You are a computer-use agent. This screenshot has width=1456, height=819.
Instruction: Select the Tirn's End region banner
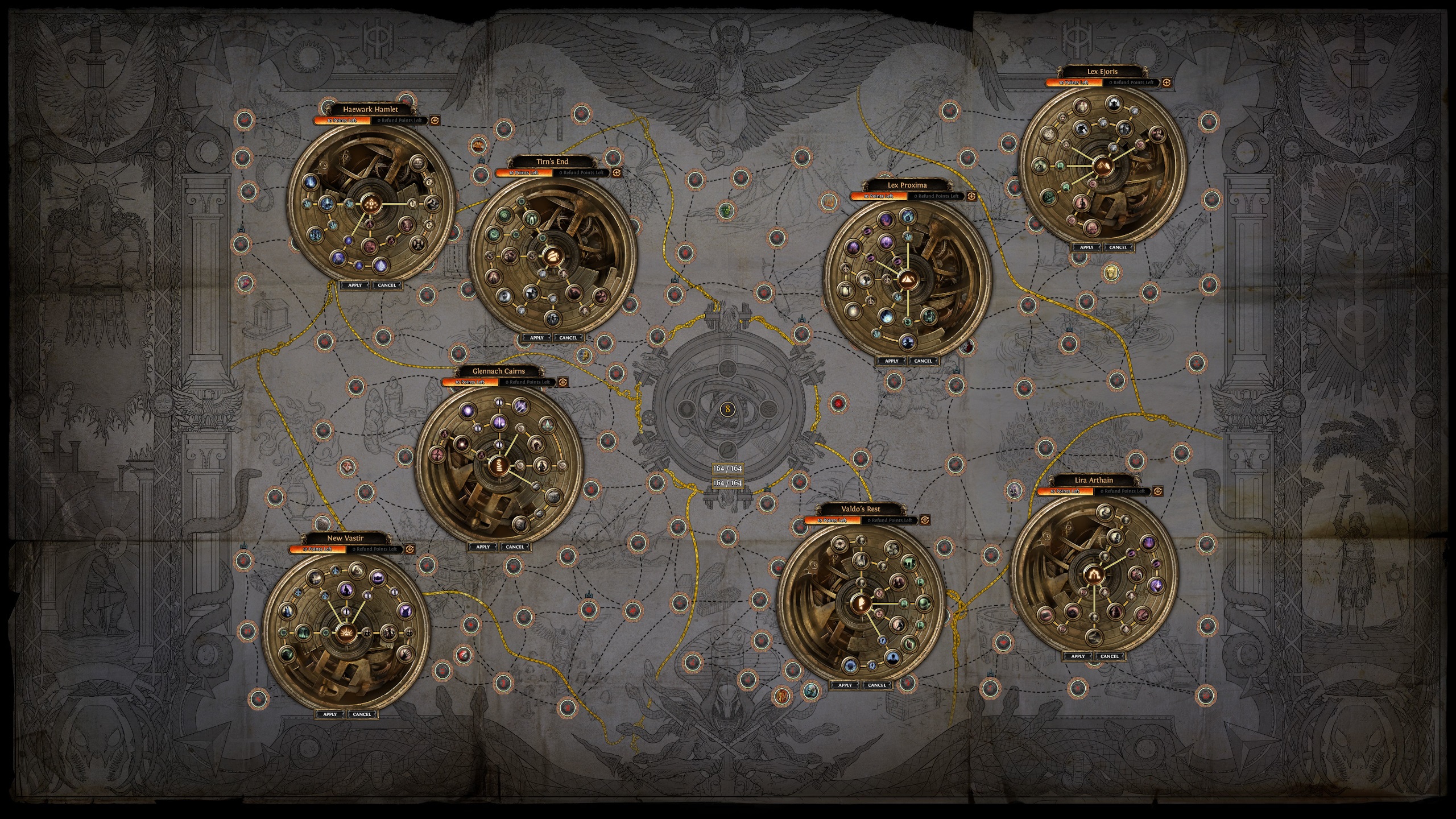(552, 161)
